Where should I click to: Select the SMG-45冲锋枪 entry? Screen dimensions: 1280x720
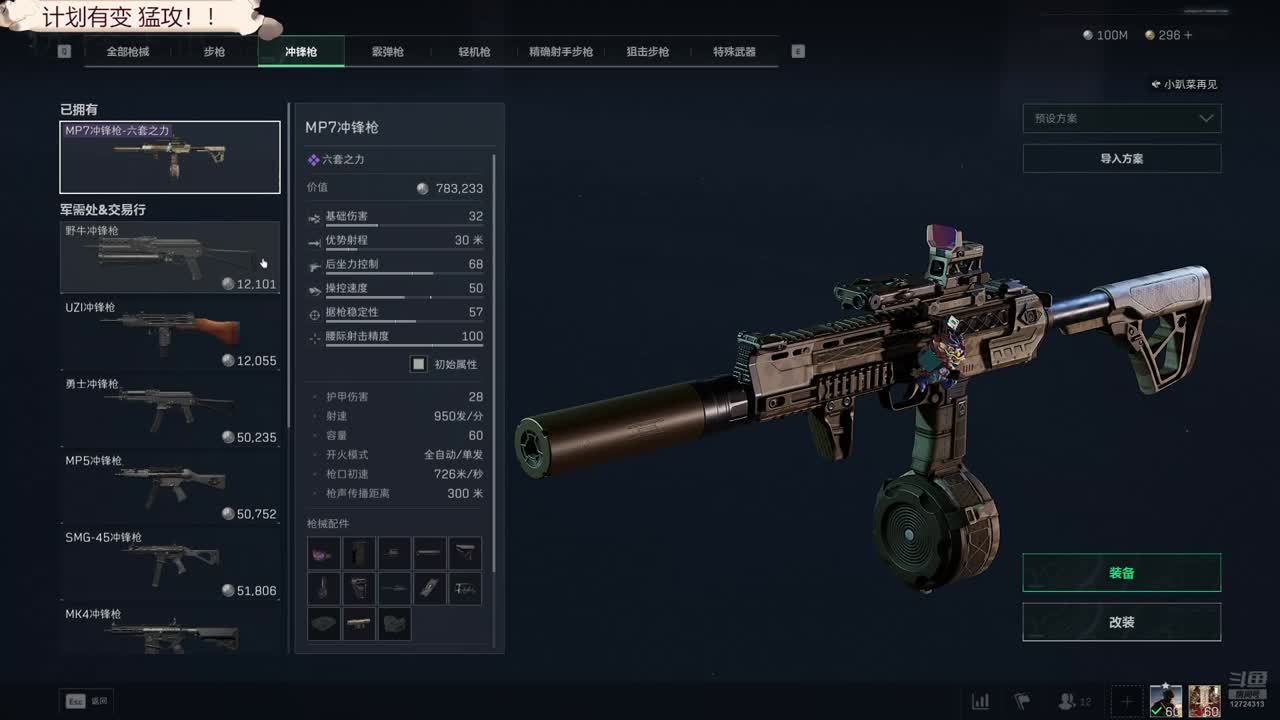[170, 565]
